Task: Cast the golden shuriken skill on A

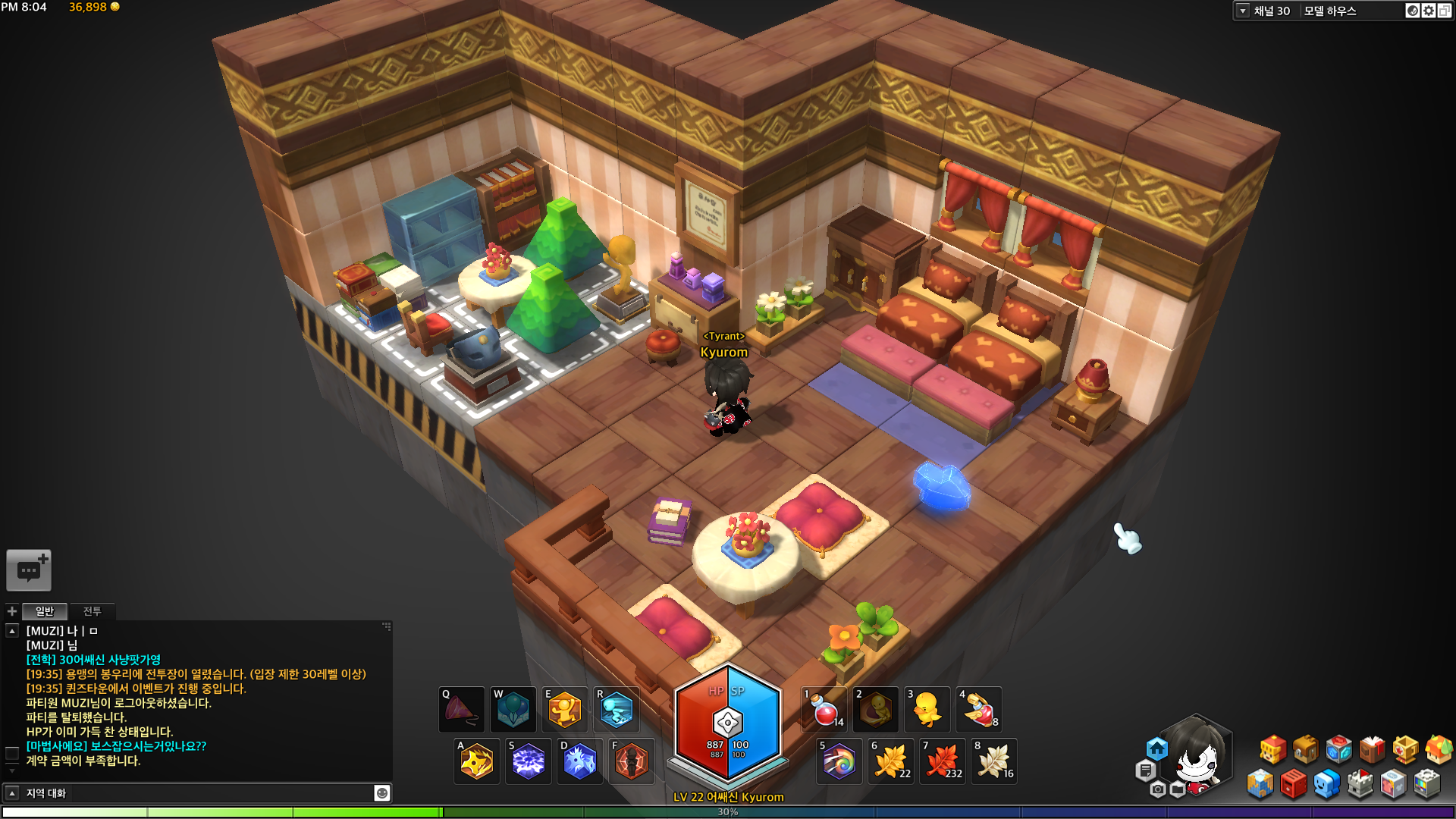Action: pos(476,761)
